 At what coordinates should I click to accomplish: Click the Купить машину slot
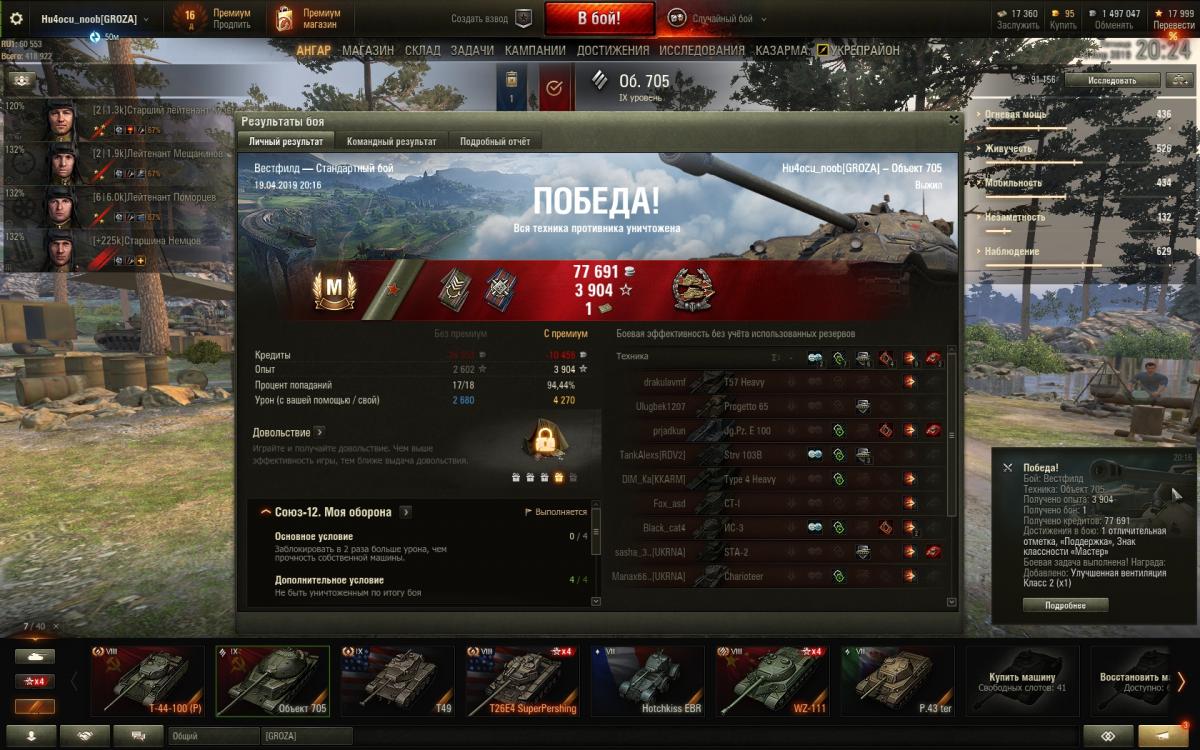click(x=1021, y=680)
